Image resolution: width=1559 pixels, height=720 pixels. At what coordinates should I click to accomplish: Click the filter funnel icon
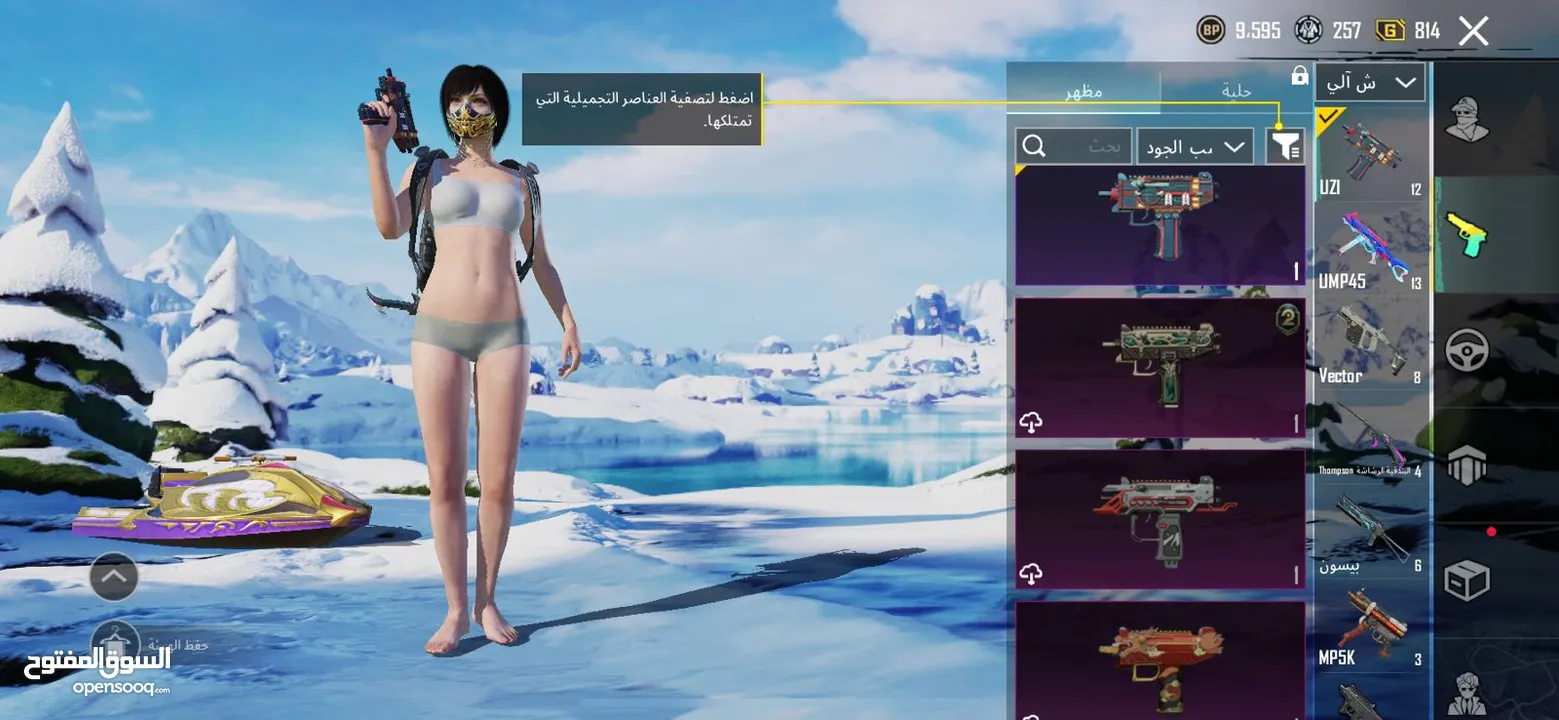(x=1285, y=146)
